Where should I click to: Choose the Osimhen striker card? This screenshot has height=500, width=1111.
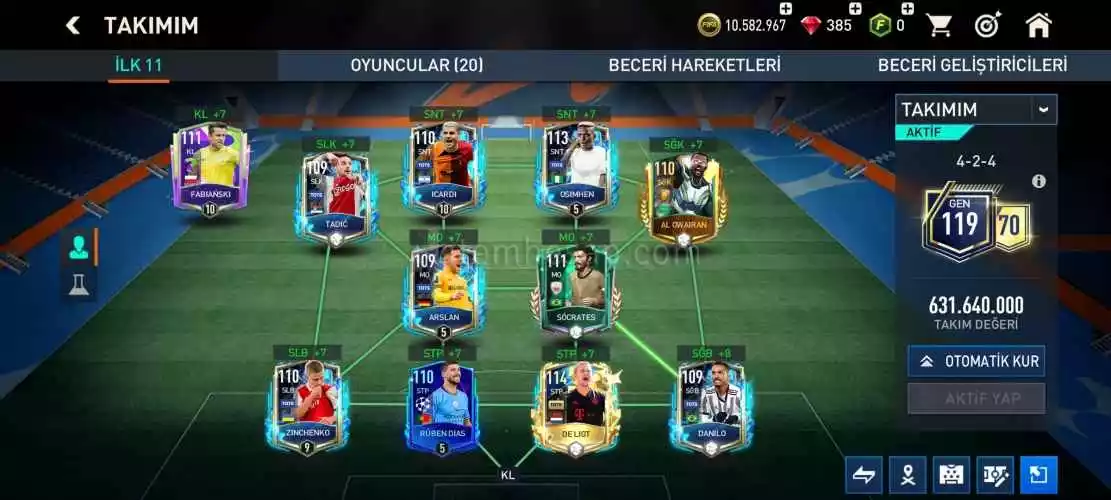pos(575,168)
